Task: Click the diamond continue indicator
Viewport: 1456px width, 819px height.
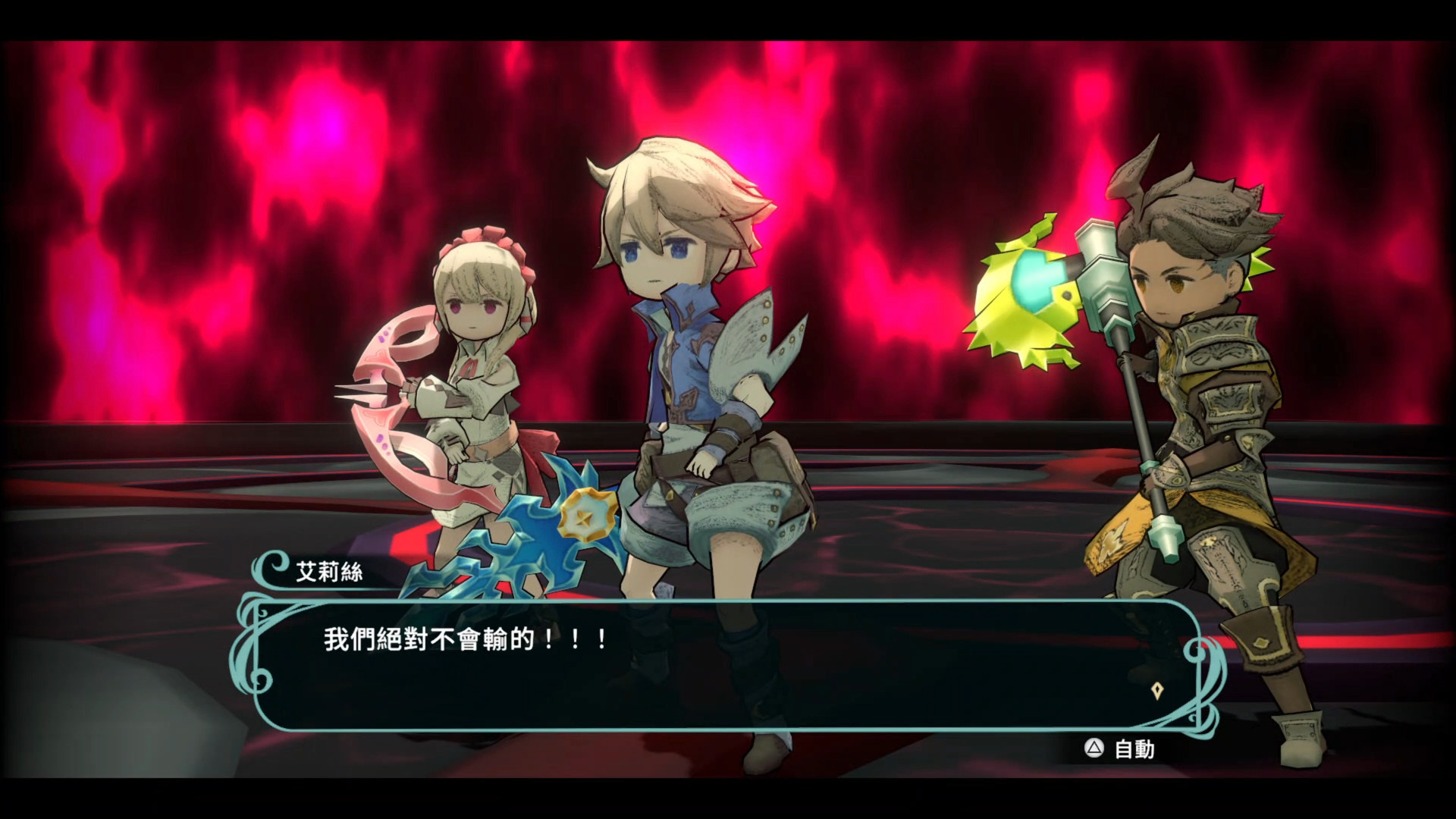Action: tap(1156, 691)
